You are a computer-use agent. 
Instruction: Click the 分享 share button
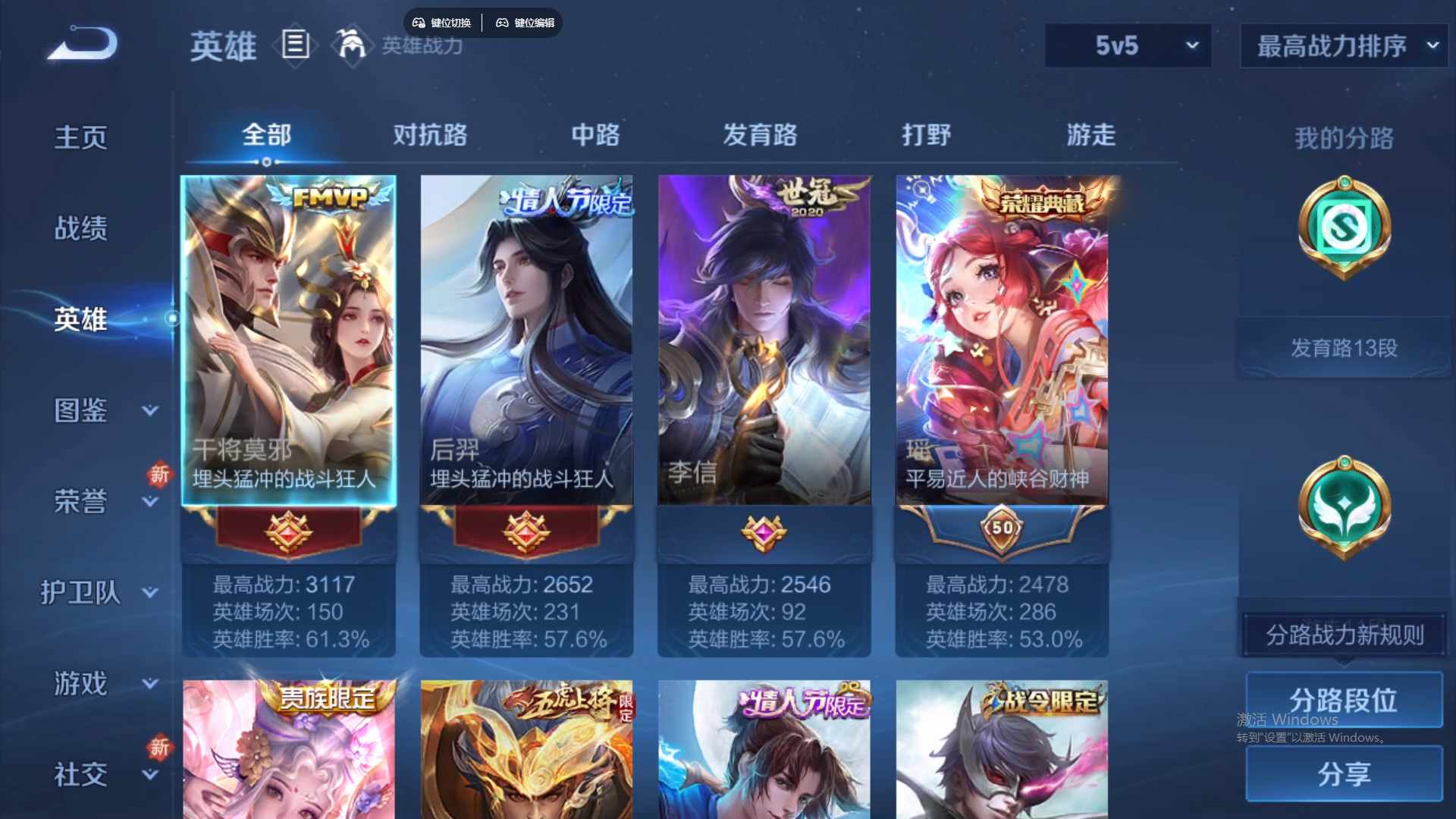point(1344,775)
